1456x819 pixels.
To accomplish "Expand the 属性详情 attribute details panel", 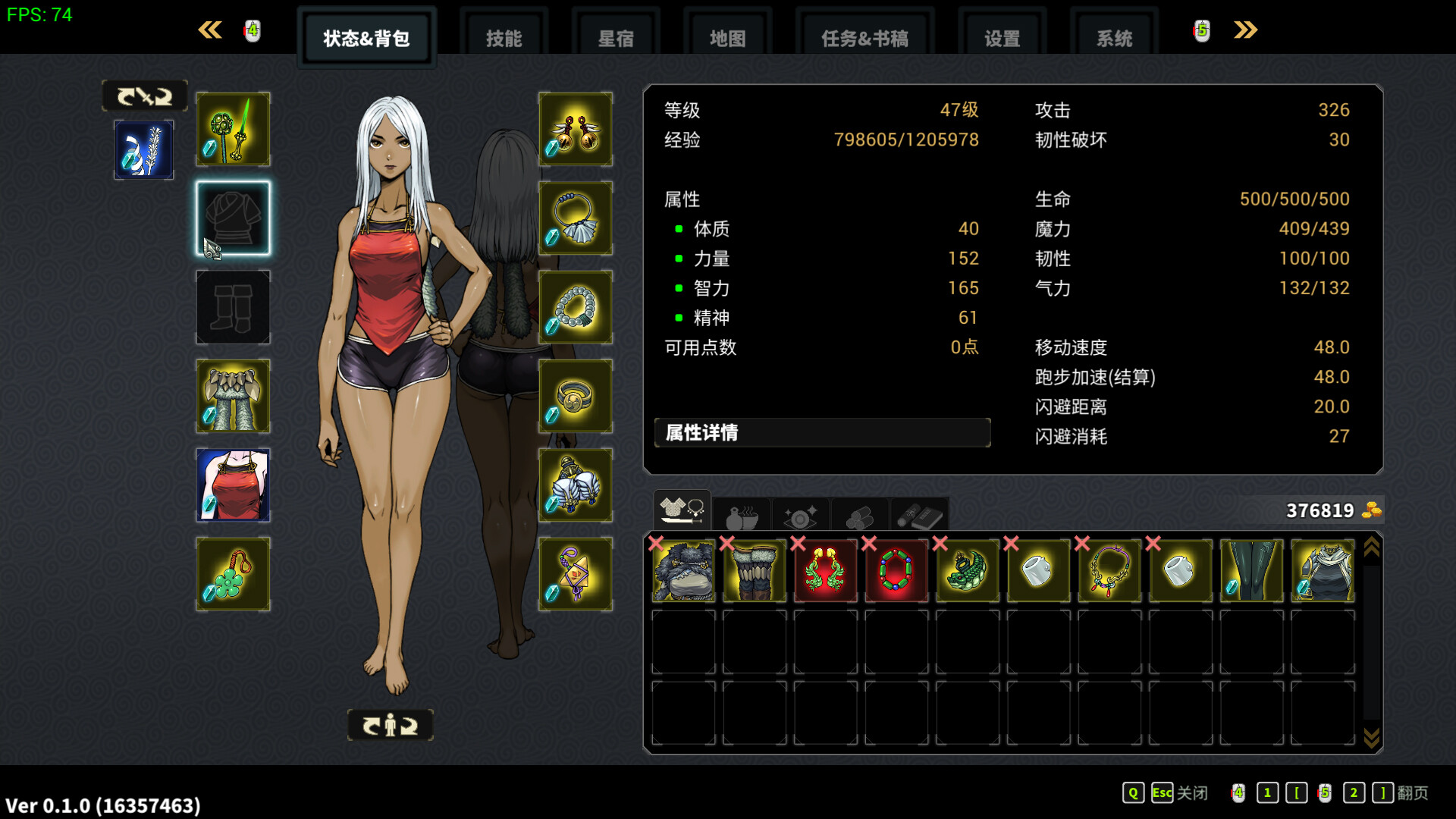I will point(823,433).
